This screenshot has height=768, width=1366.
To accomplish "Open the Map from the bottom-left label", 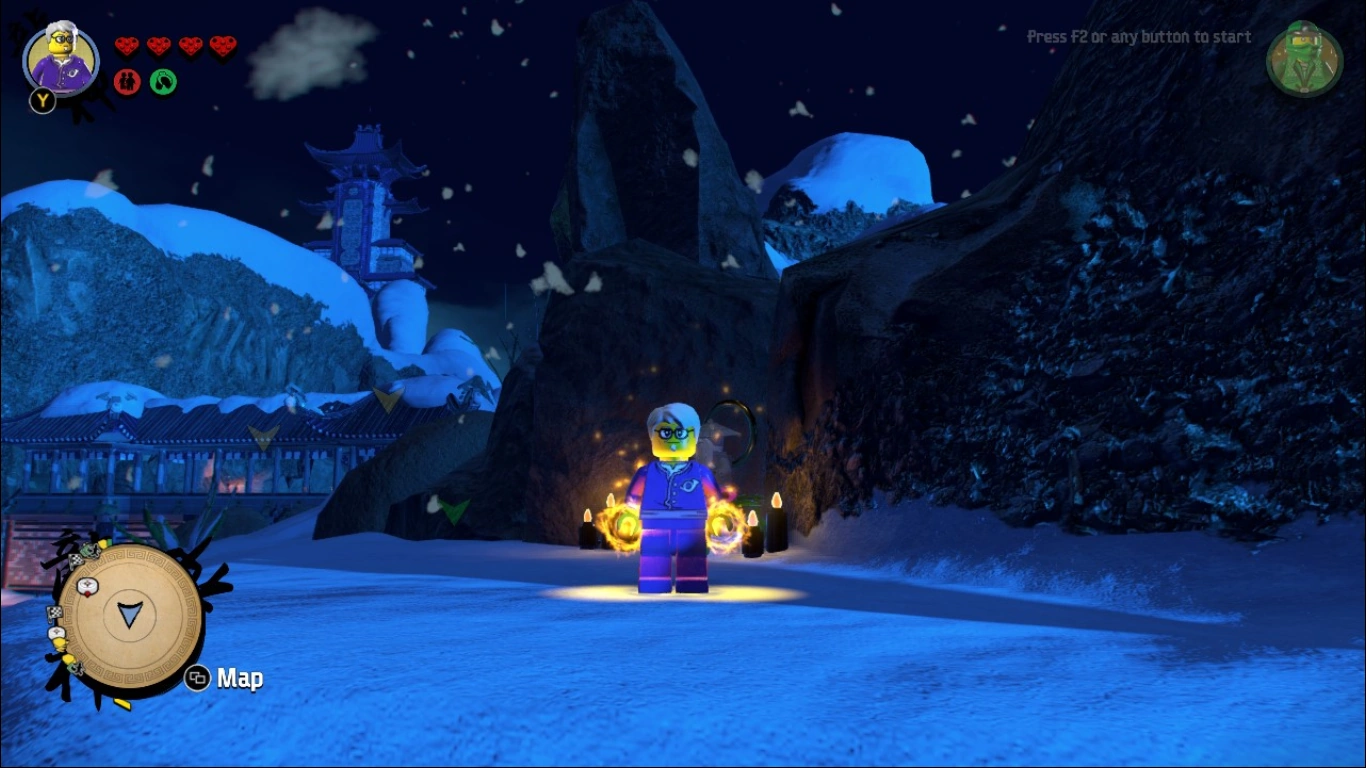I will point(238,678).
